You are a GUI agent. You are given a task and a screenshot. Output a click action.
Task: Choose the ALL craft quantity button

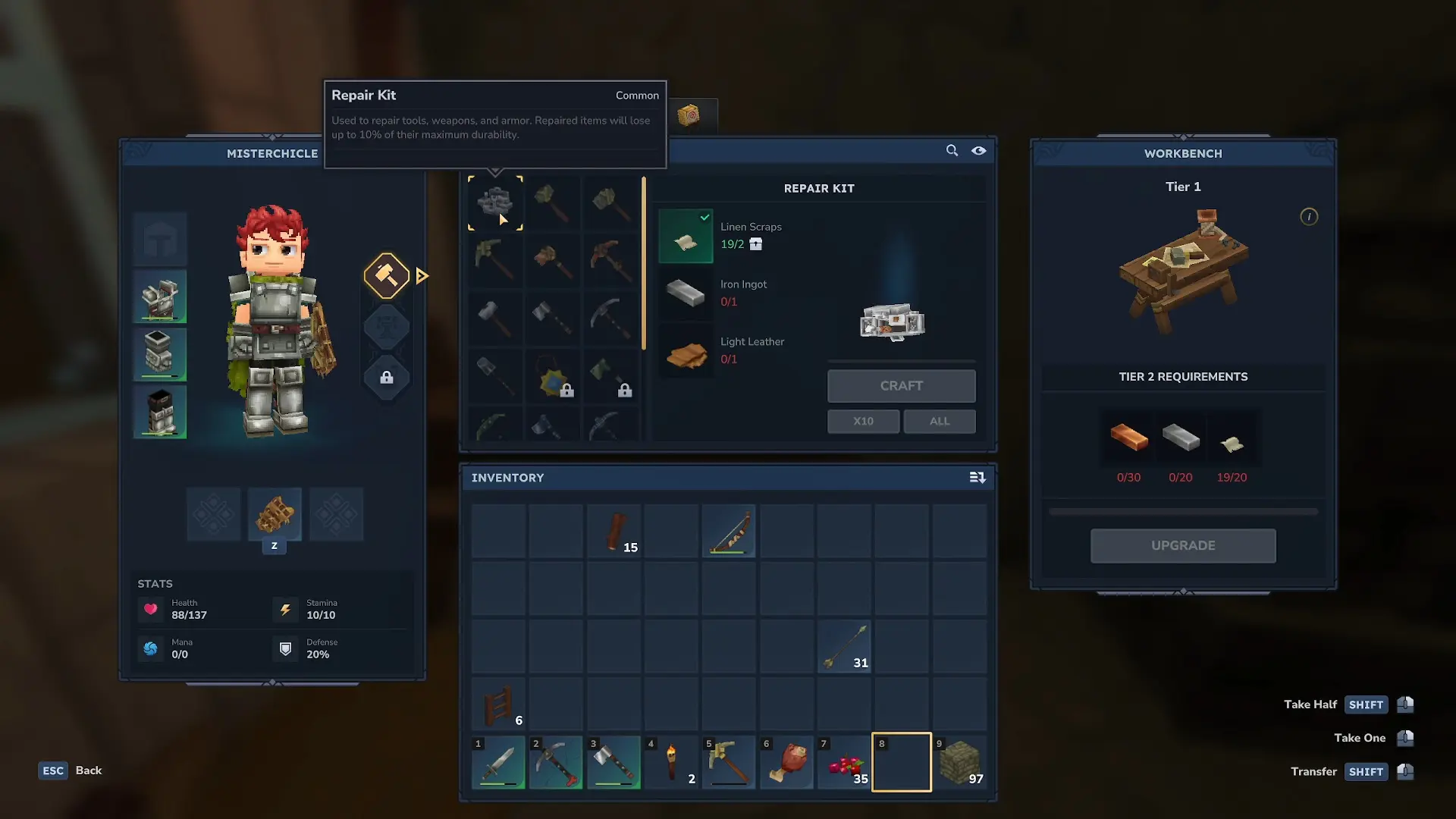[939, 422]
